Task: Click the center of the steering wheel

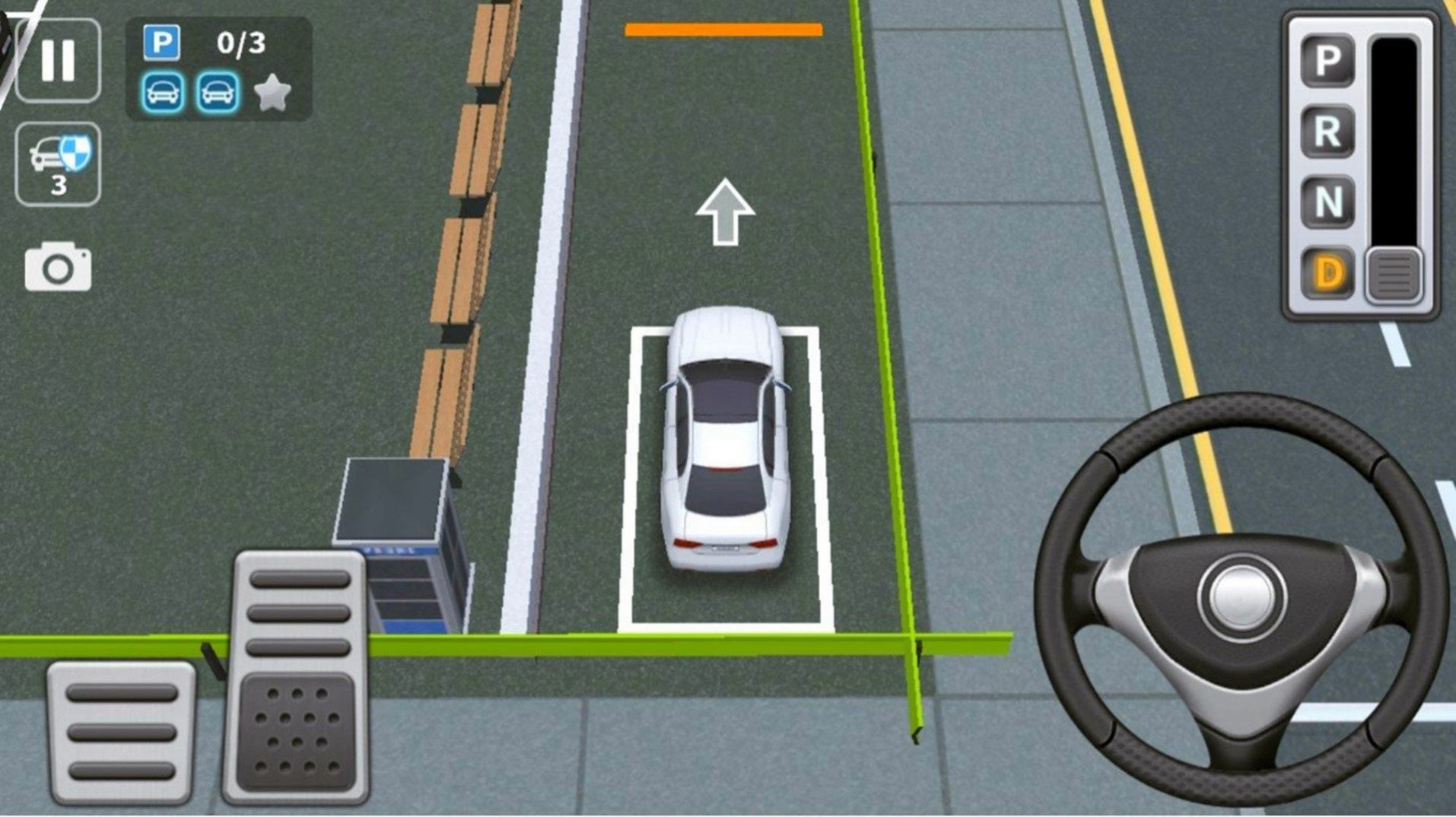Action: click(x=1241, y=597)
